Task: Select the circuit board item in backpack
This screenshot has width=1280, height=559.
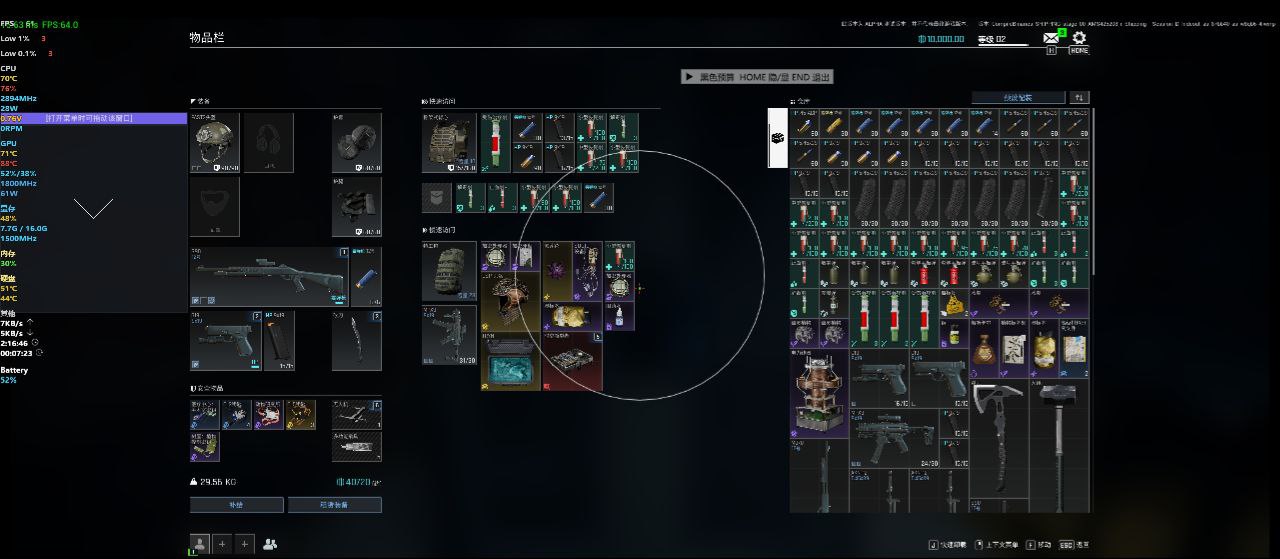Action: tap(573, 361)
